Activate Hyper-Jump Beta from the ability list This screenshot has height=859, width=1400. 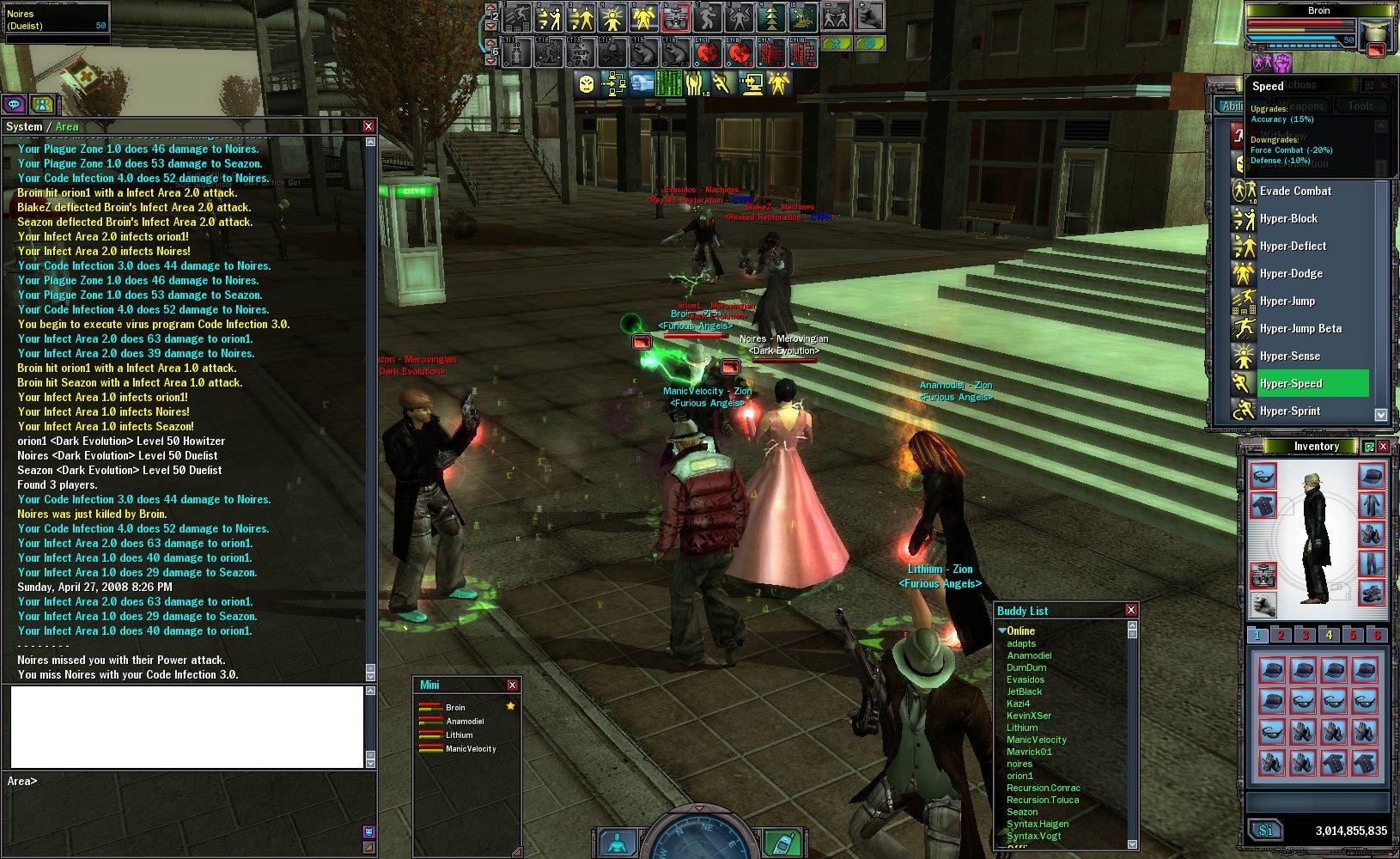[1300, 328]
